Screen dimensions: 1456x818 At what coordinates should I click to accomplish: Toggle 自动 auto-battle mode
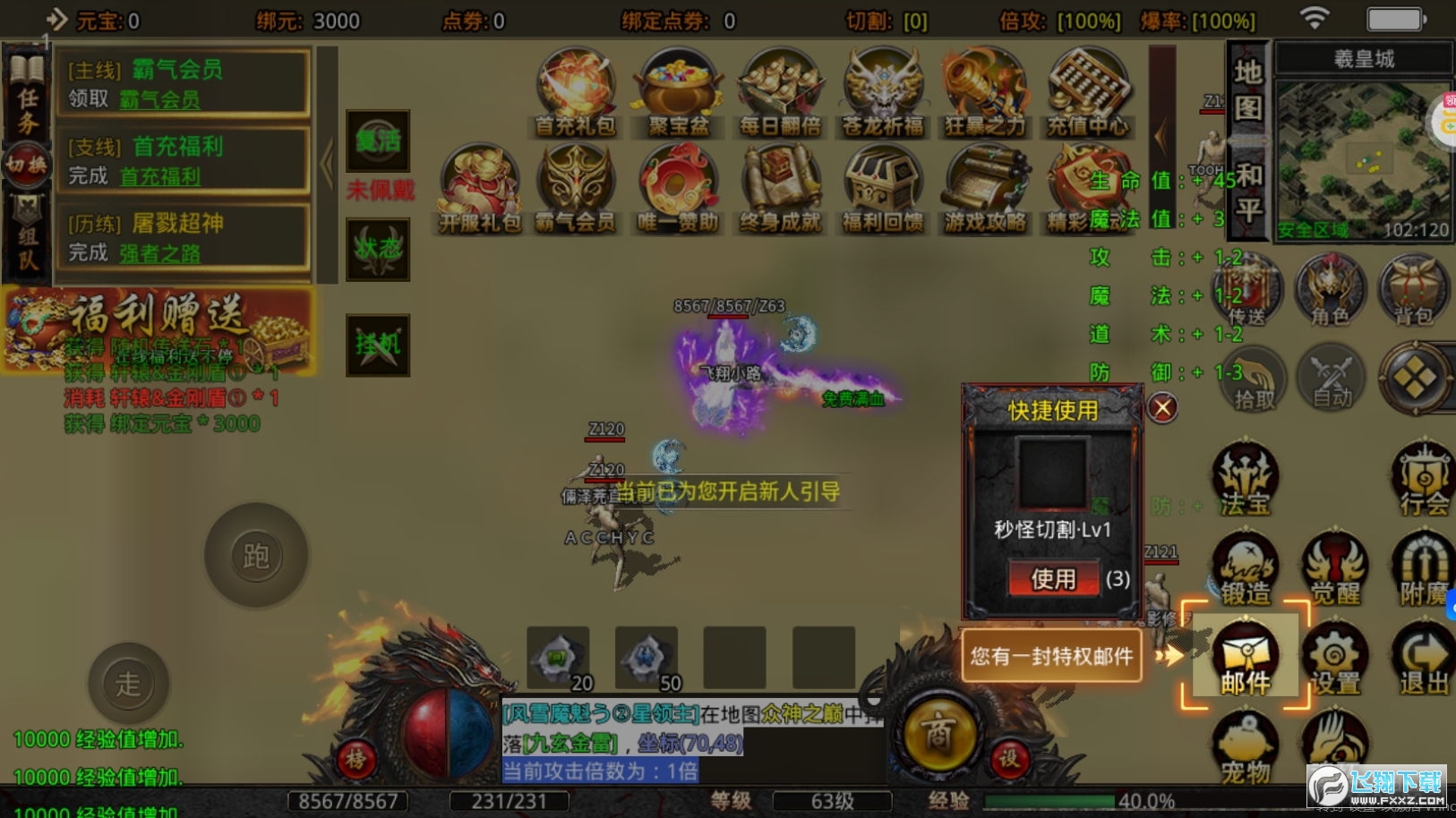pos(1332,377)
